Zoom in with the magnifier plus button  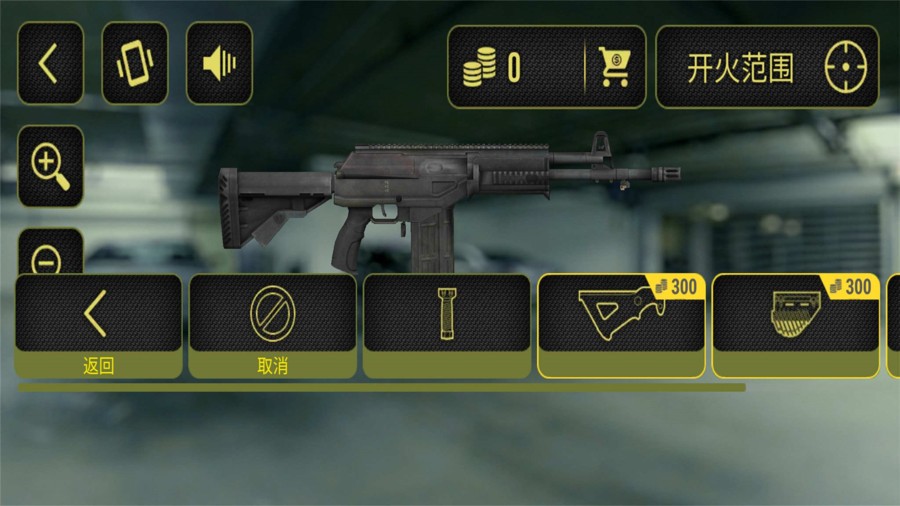click(x=50, y=166)
